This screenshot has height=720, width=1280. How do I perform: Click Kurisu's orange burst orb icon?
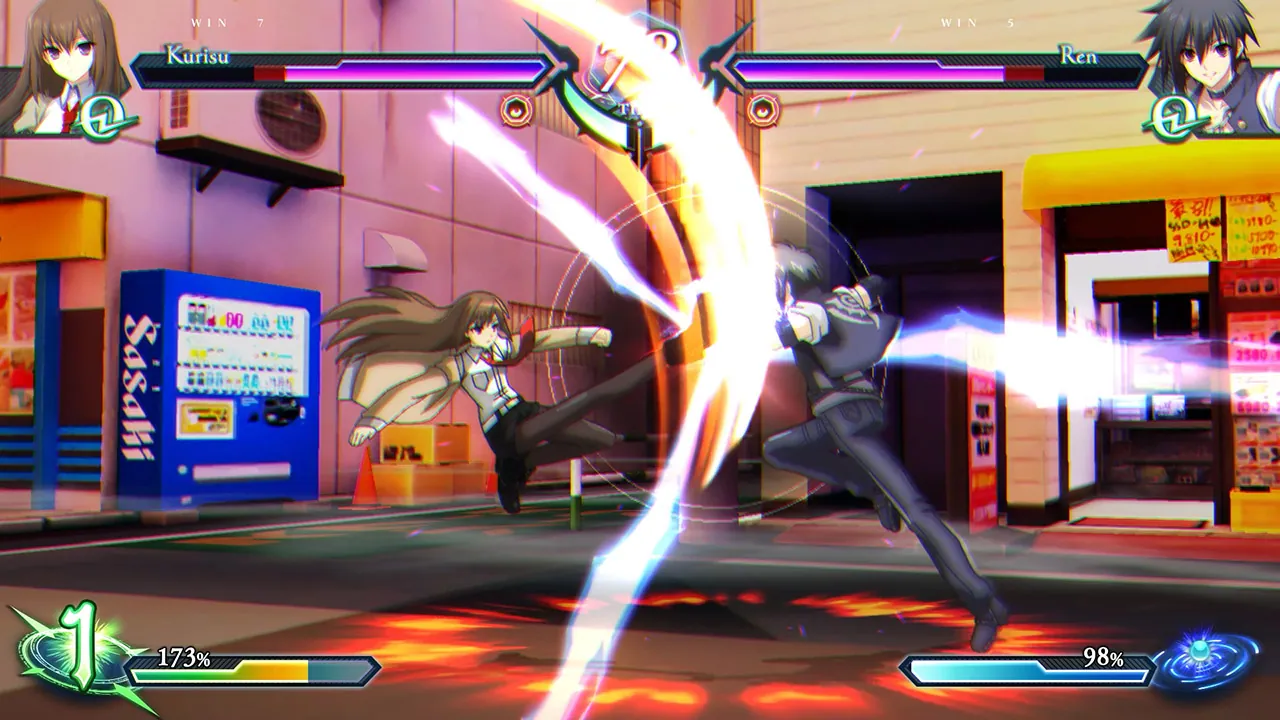[515, 112]
